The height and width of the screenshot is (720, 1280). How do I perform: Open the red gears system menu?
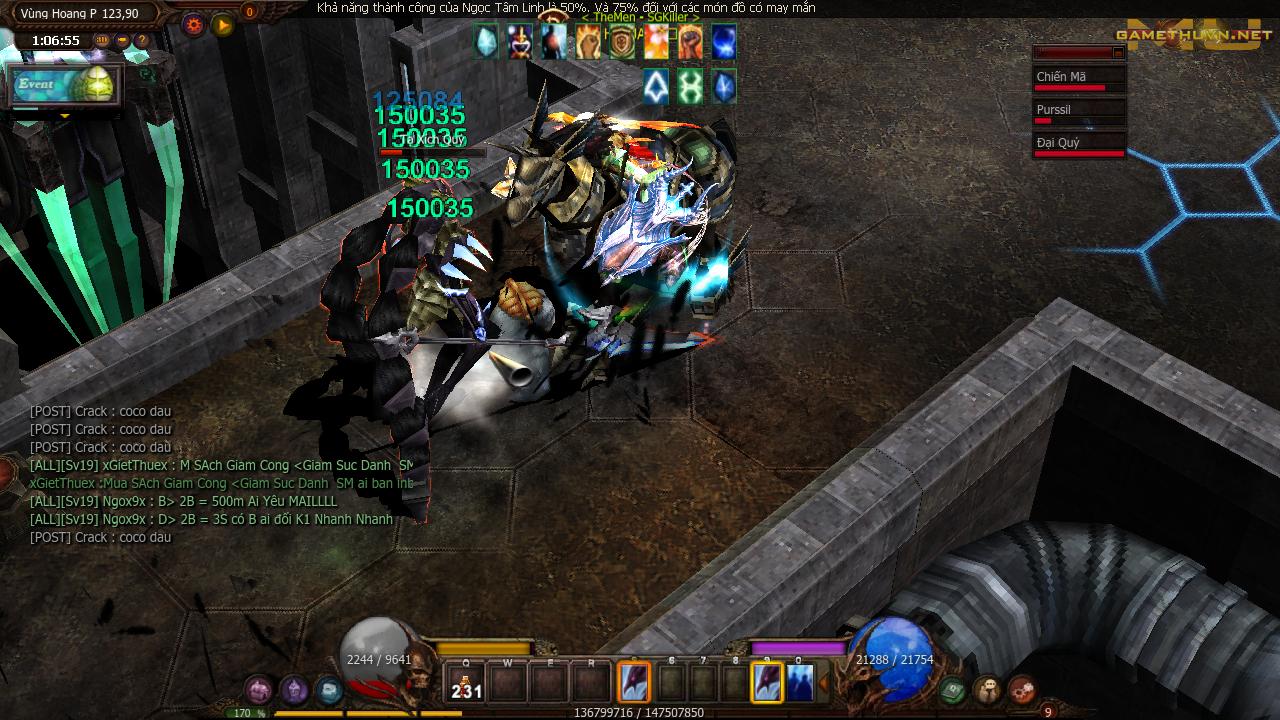point(1022,689)
